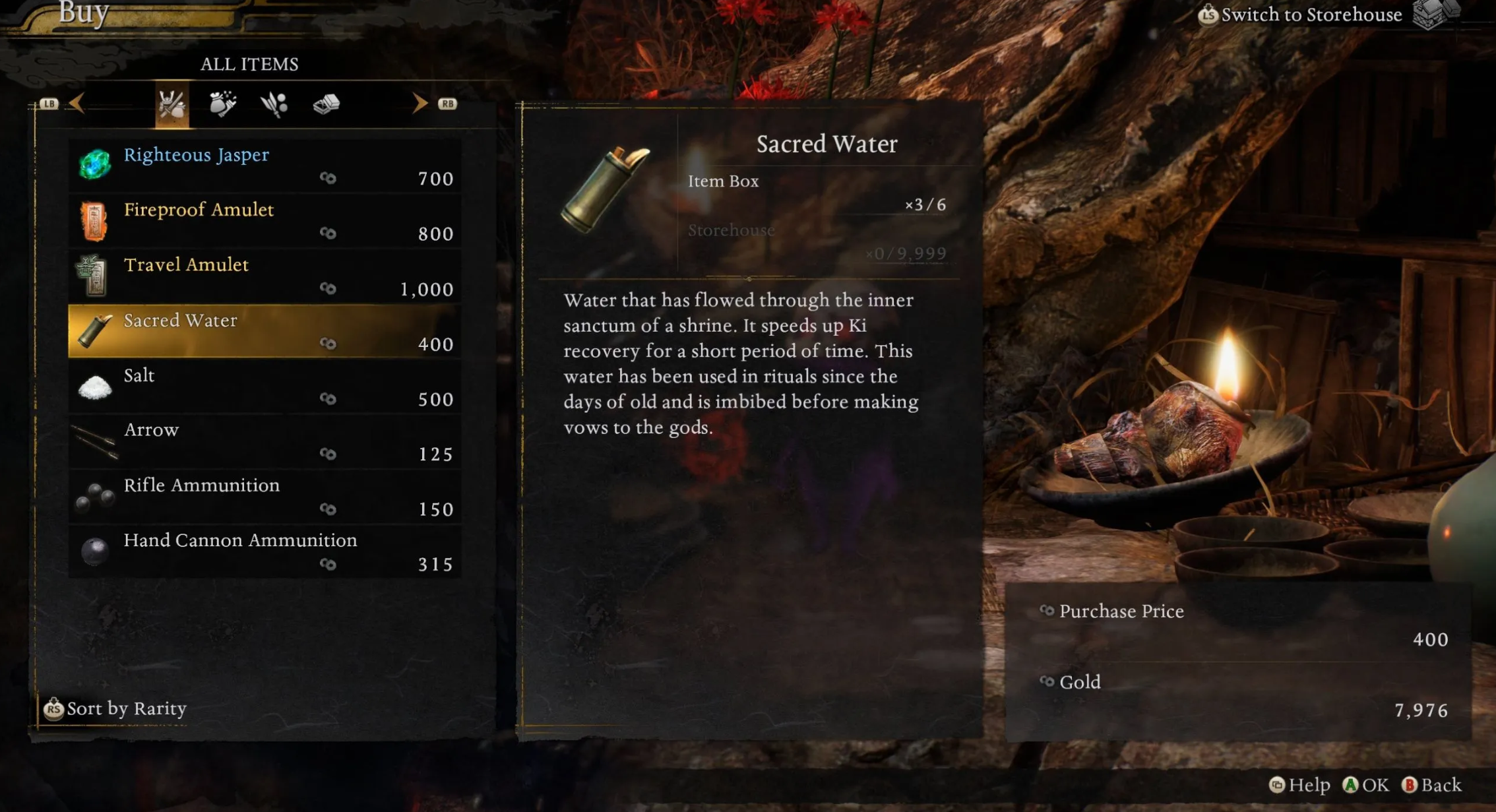
Task: Choose the Arrow item row
Action: (x=264, y=441)
